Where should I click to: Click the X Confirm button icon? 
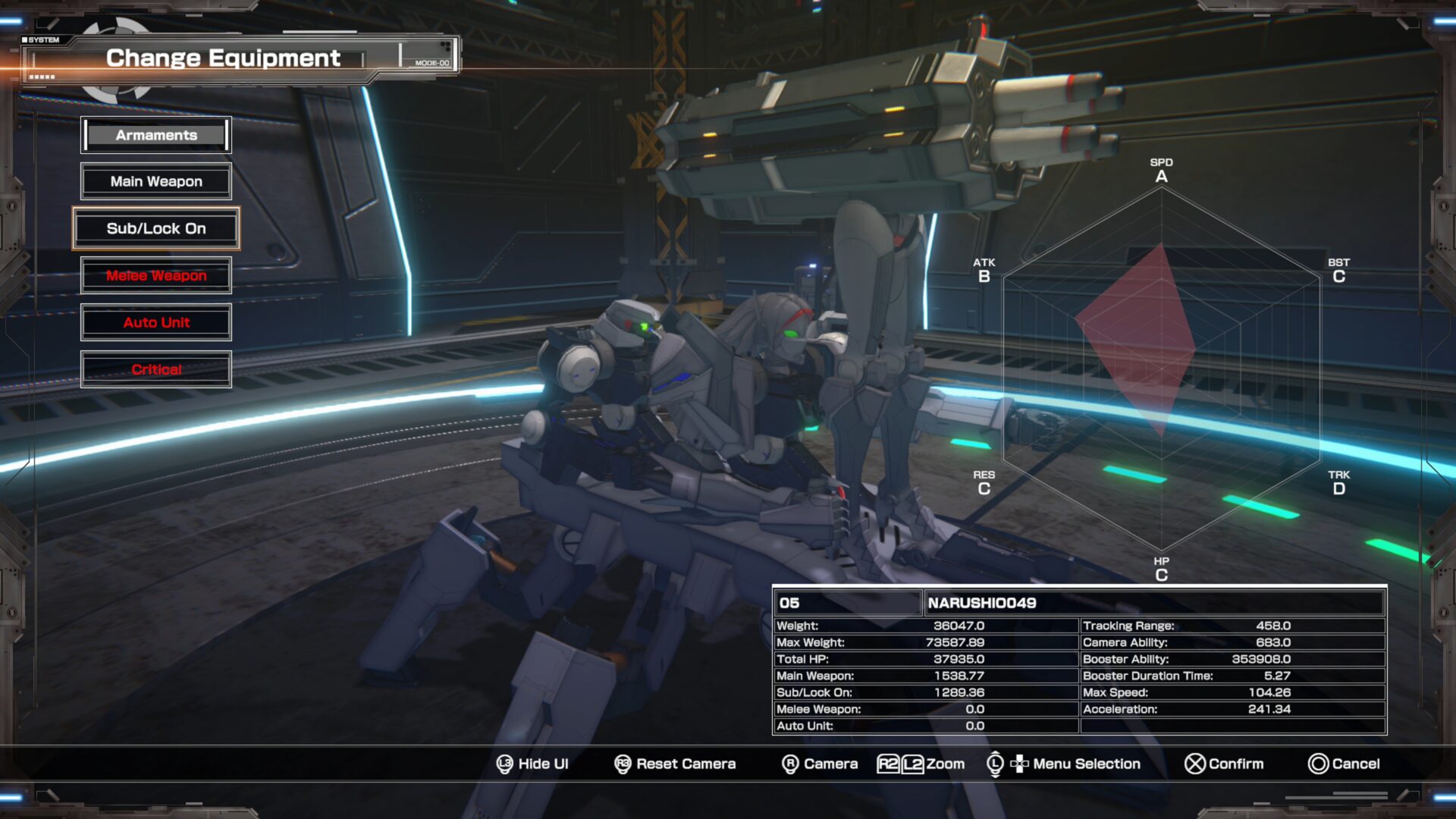pyautogui.click(x=1197, y=764)
